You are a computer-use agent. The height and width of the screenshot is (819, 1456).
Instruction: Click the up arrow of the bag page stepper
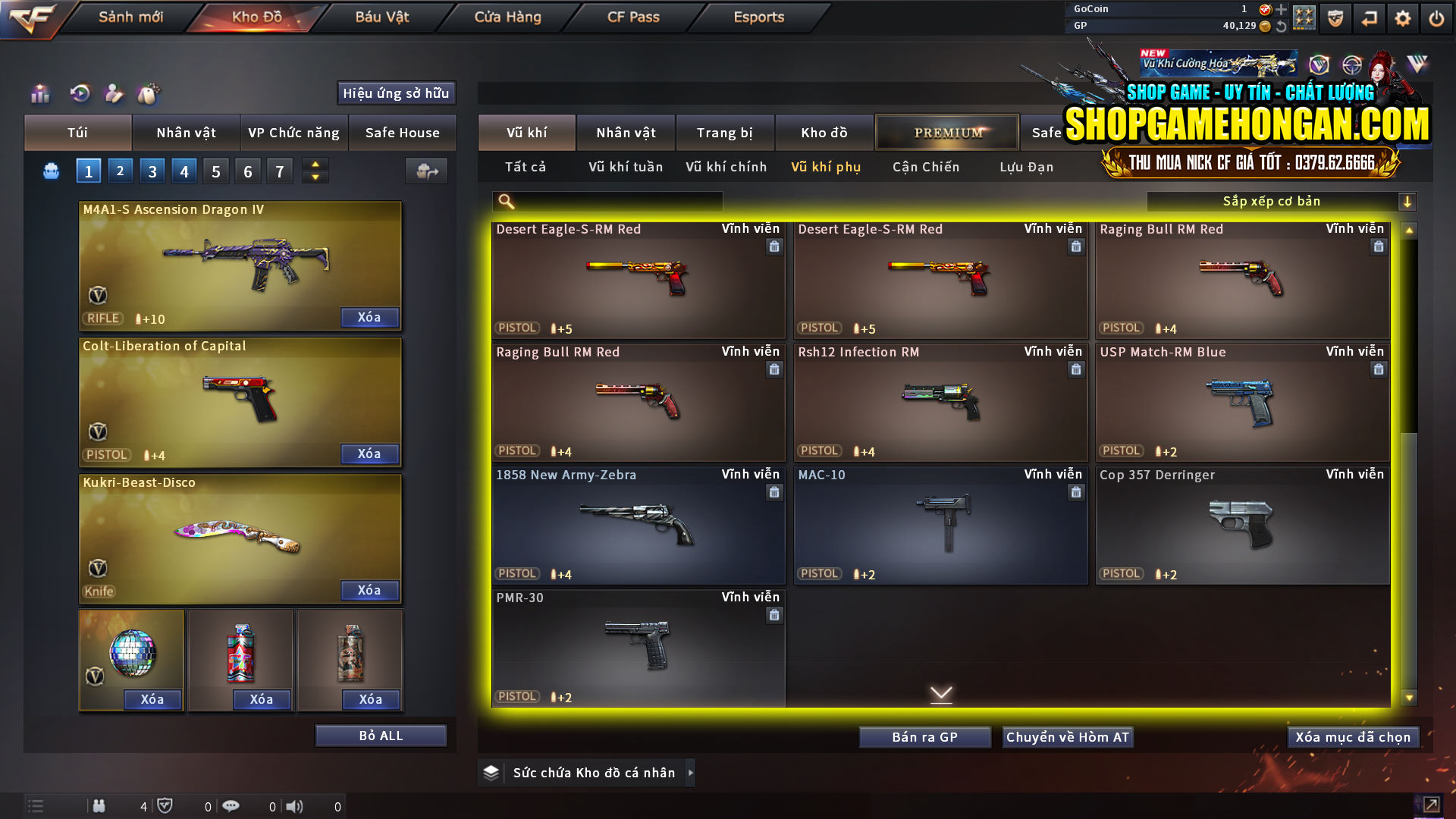click(x=315, y=165)
